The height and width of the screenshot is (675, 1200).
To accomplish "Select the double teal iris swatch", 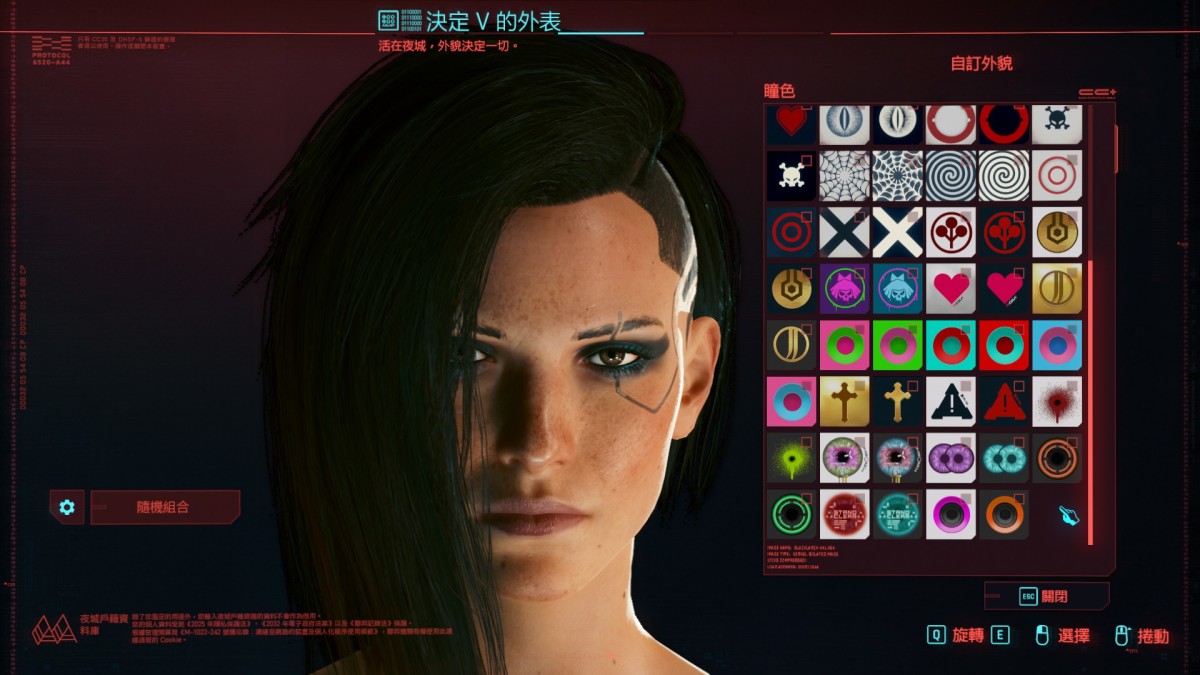I will [x=1004, y=457].
